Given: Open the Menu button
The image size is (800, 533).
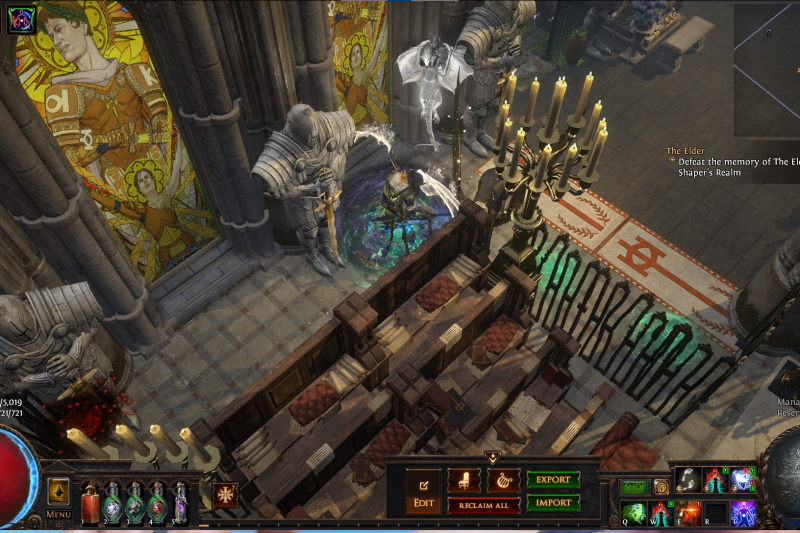Looking at the screenshot, I should pyautogui.click(x=58, y=497).
